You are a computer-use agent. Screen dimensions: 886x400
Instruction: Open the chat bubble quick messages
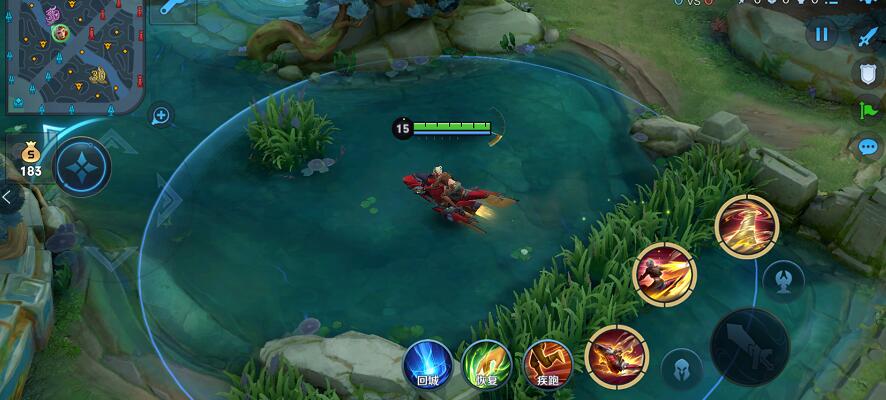pos(866,147)
